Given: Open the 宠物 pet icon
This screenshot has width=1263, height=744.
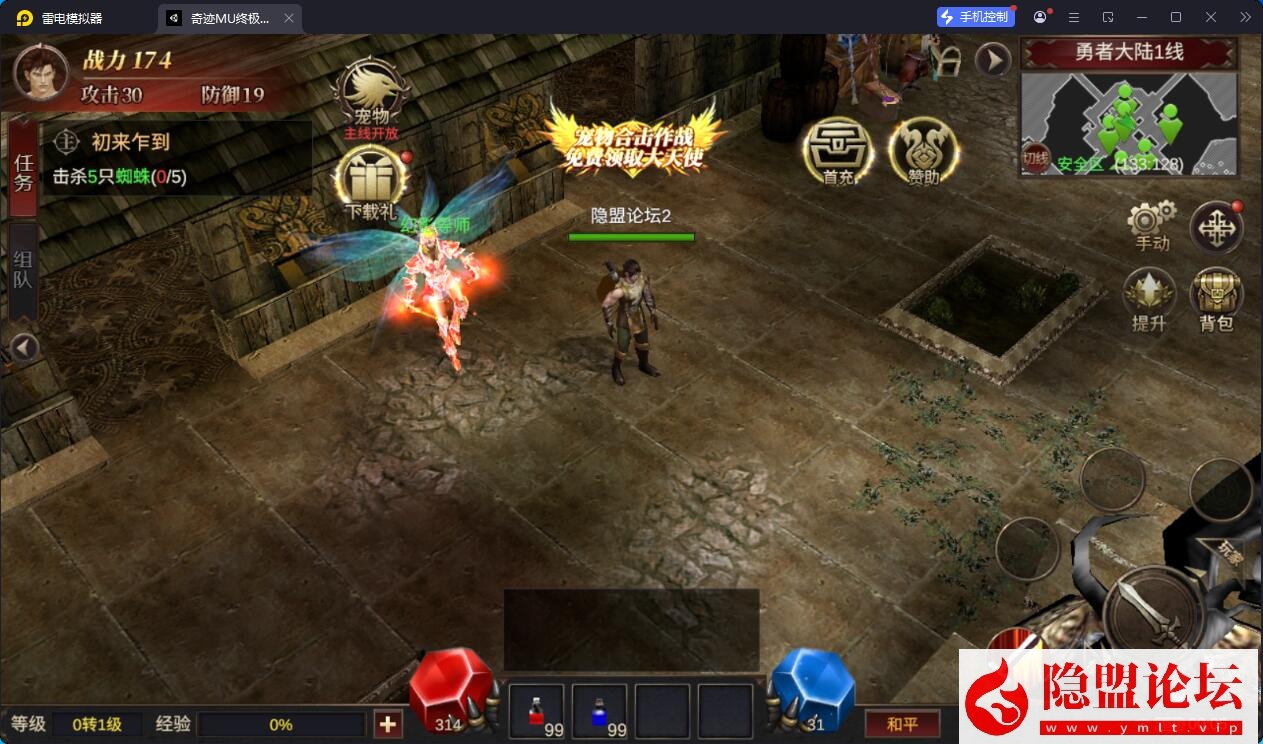Looking at the screenshot, I should (372, 94).
